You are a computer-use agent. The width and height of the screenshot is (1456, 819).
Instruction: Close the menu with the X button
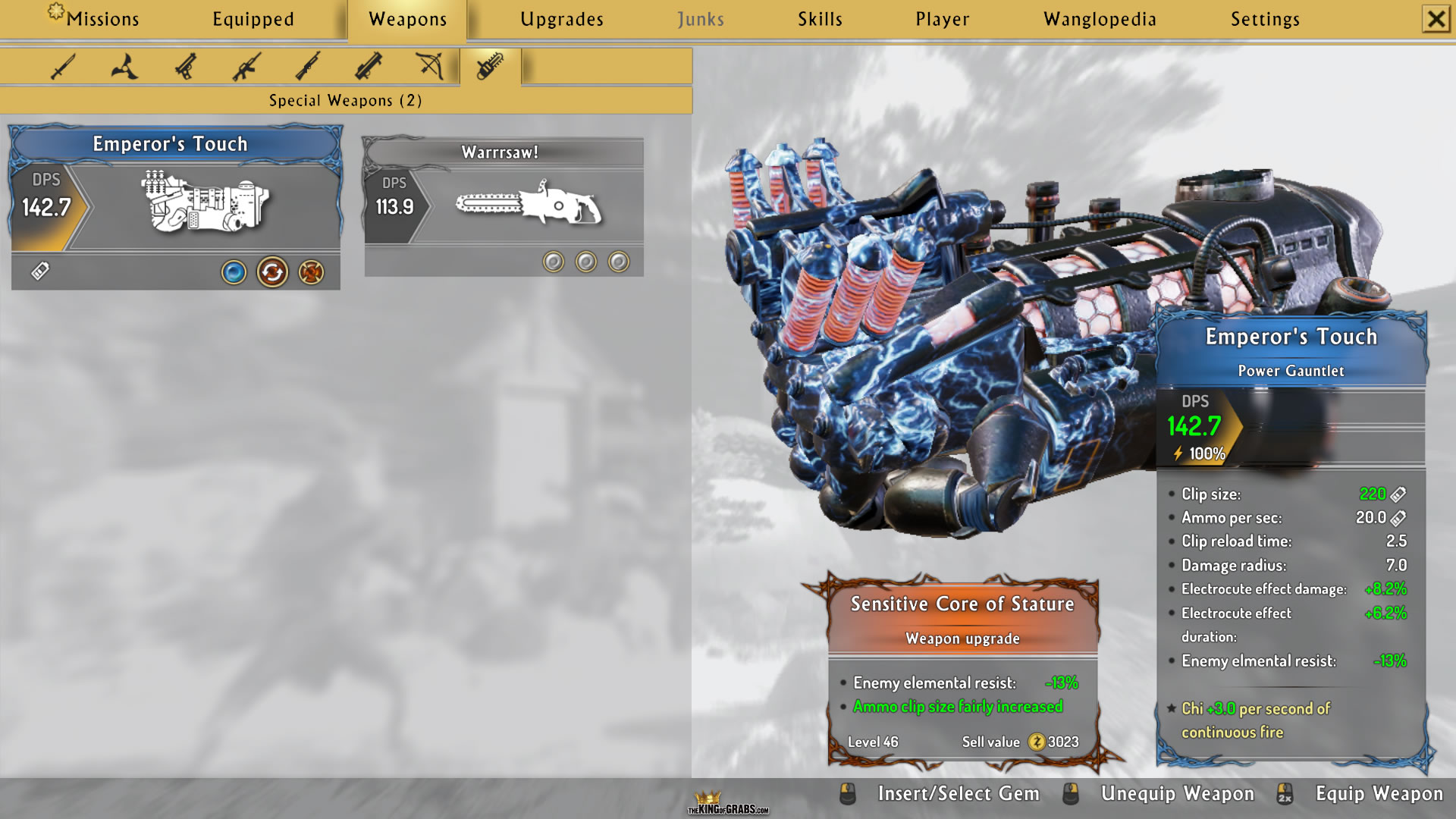click(x=1436, y=19)
